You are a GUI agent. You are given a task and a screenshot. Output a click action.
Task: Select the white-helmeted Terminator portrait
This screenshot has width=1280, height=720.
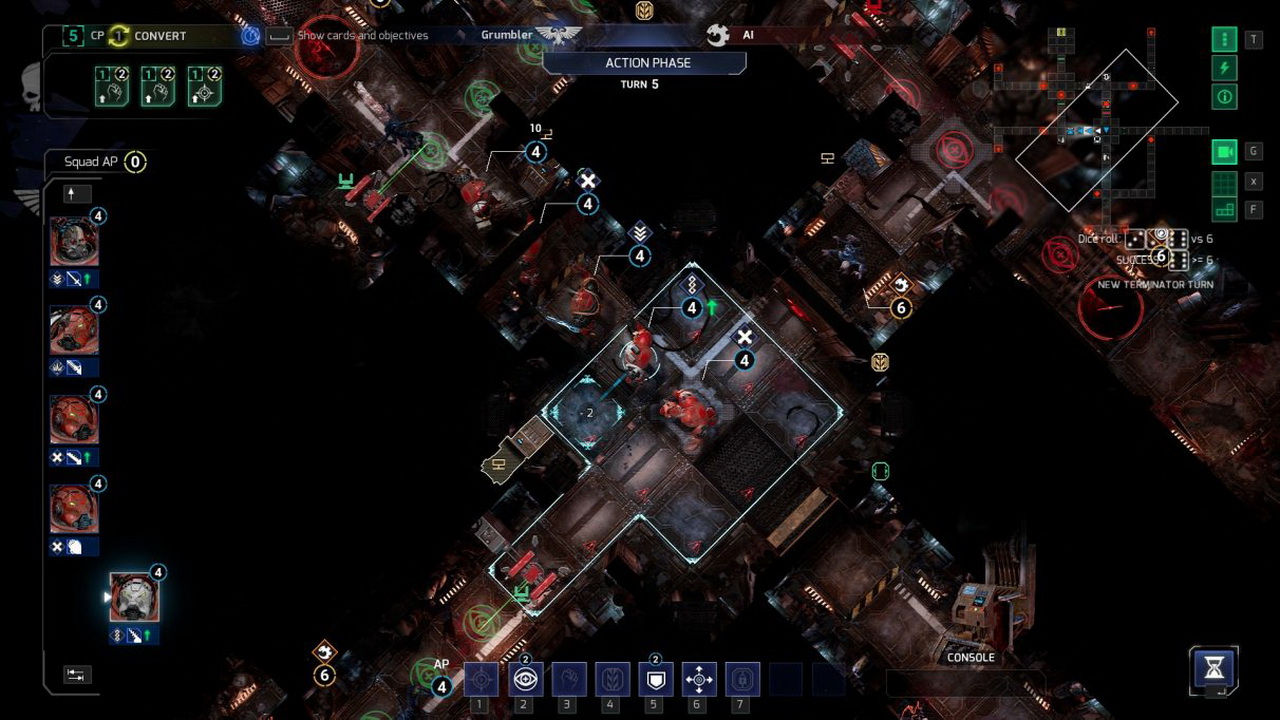tap(134, 598)
